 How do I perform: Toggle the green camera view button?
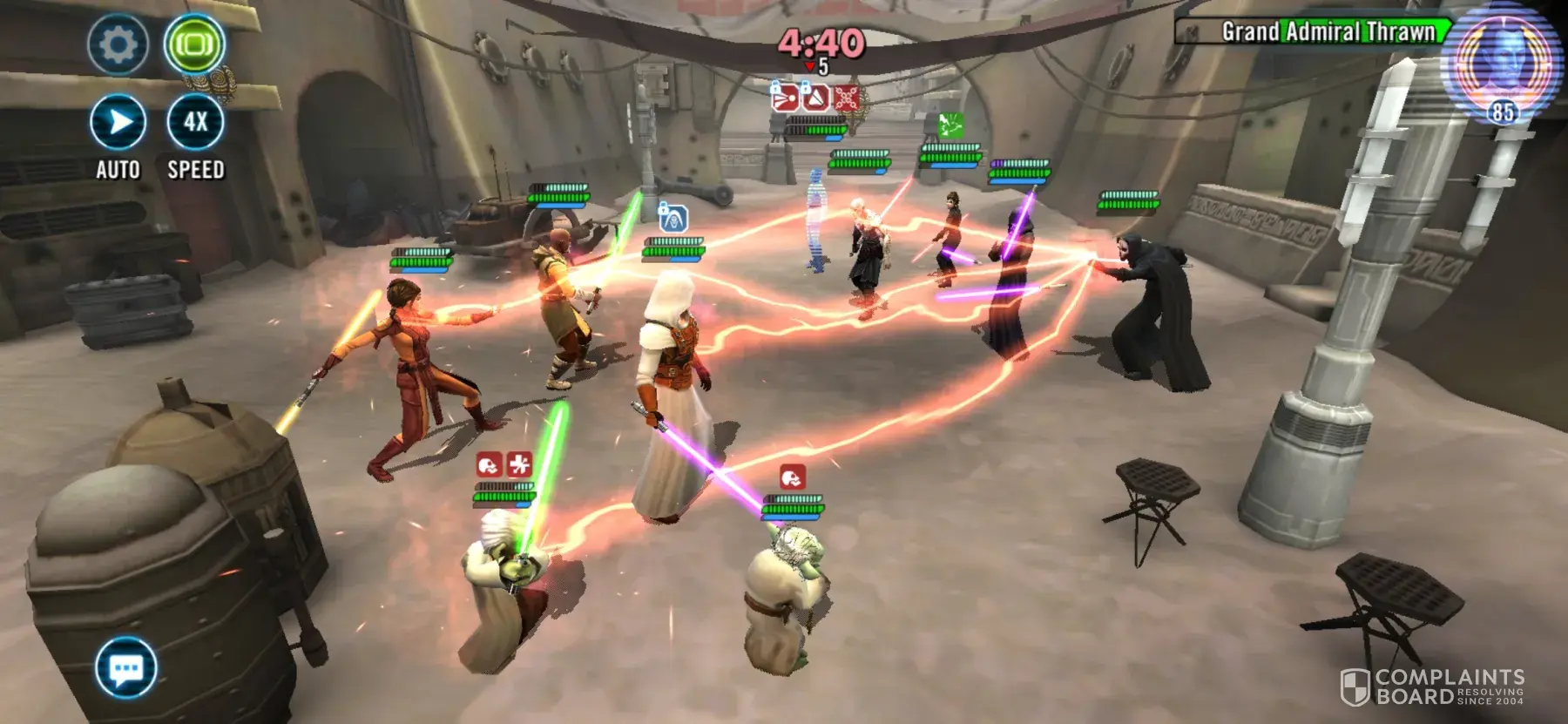194,44
